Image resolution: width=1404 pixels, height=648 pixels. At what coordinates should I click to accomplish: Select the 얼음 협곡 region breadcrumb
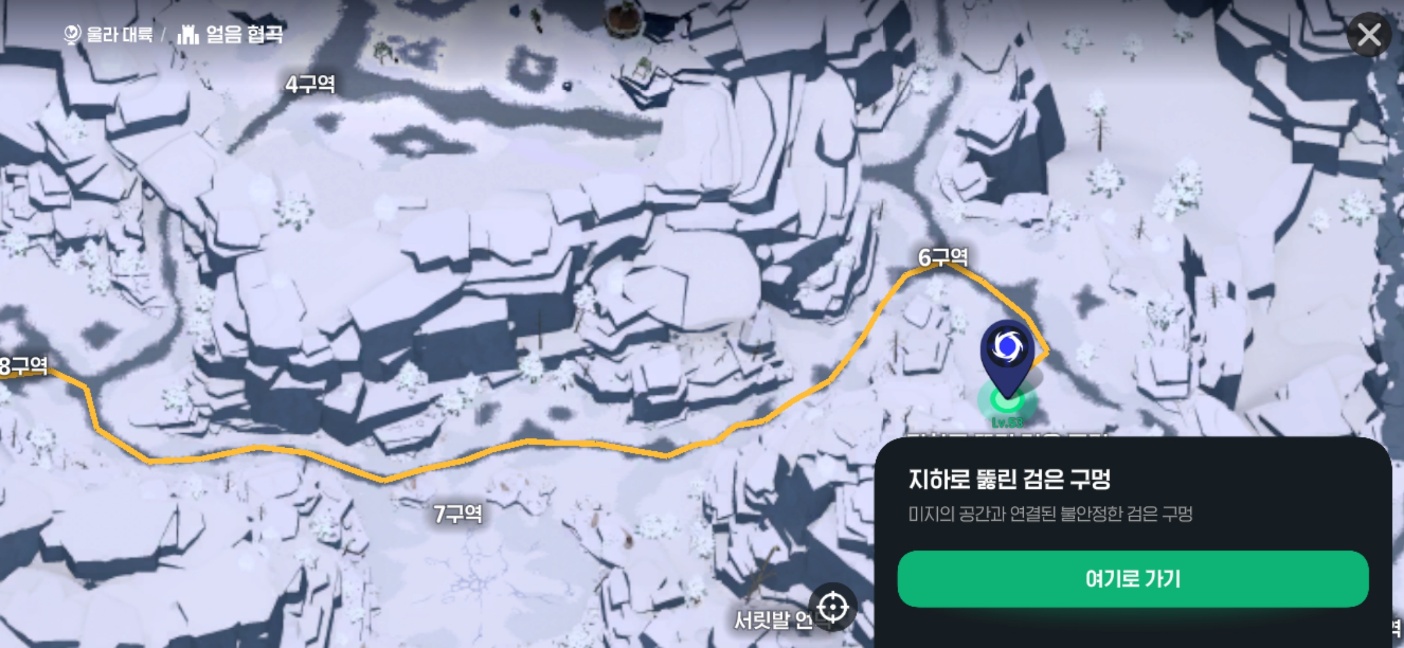tap(231, 34)
